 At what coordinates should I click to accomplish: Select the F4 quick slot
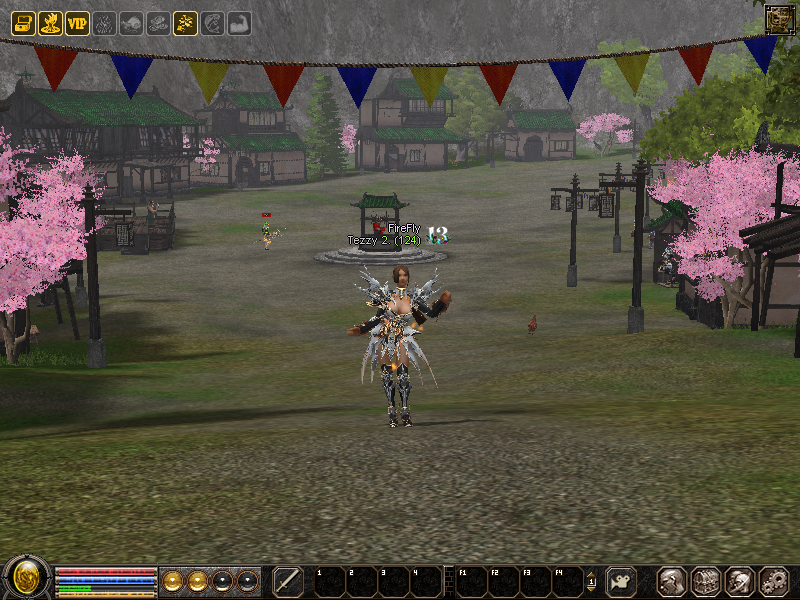(x=568, y=581)
